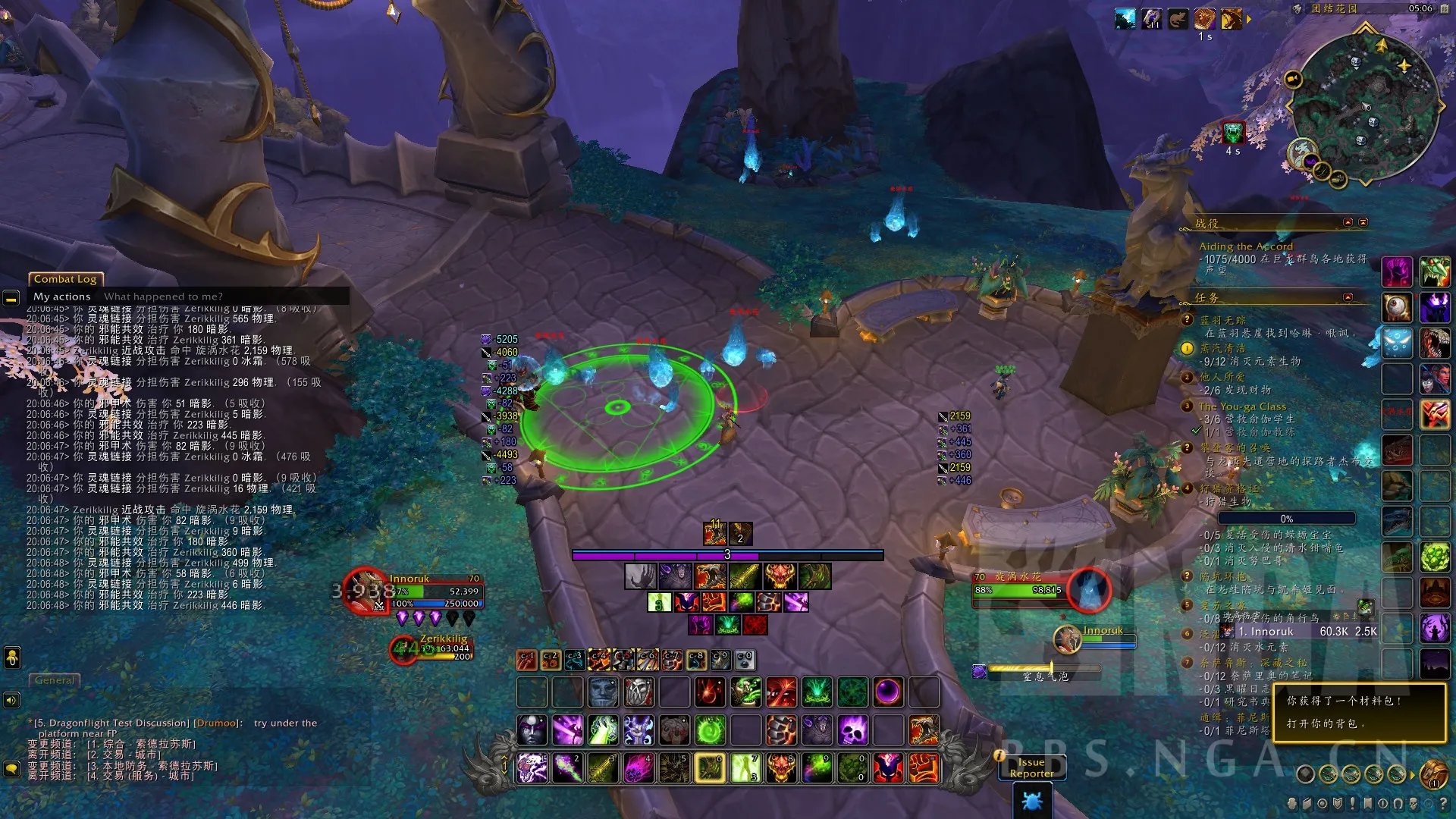1456x819 pixels.
Task: Select the Aiding the Accord quest
Action: coord(1245,246)
